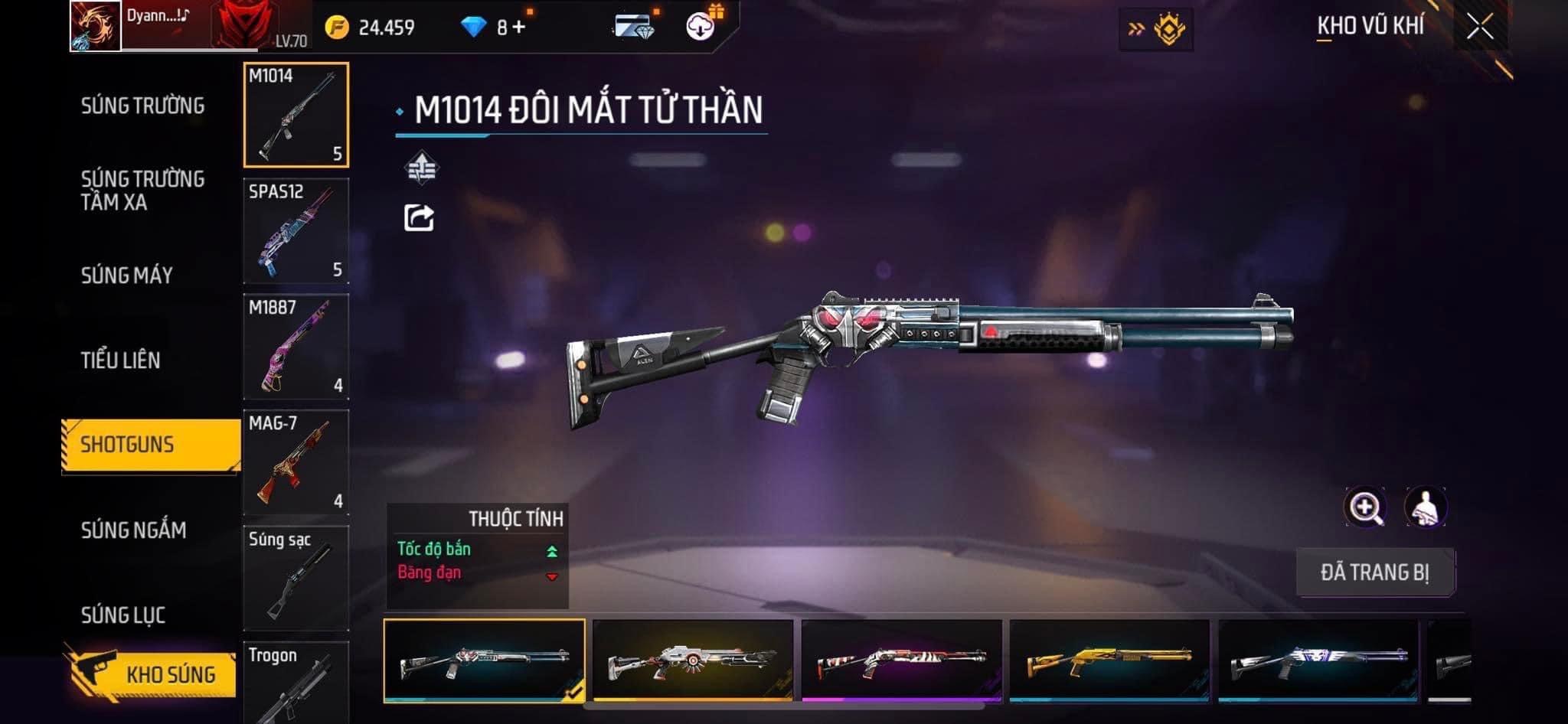Select the MAG-7 weapon tile

coord(296,462)
